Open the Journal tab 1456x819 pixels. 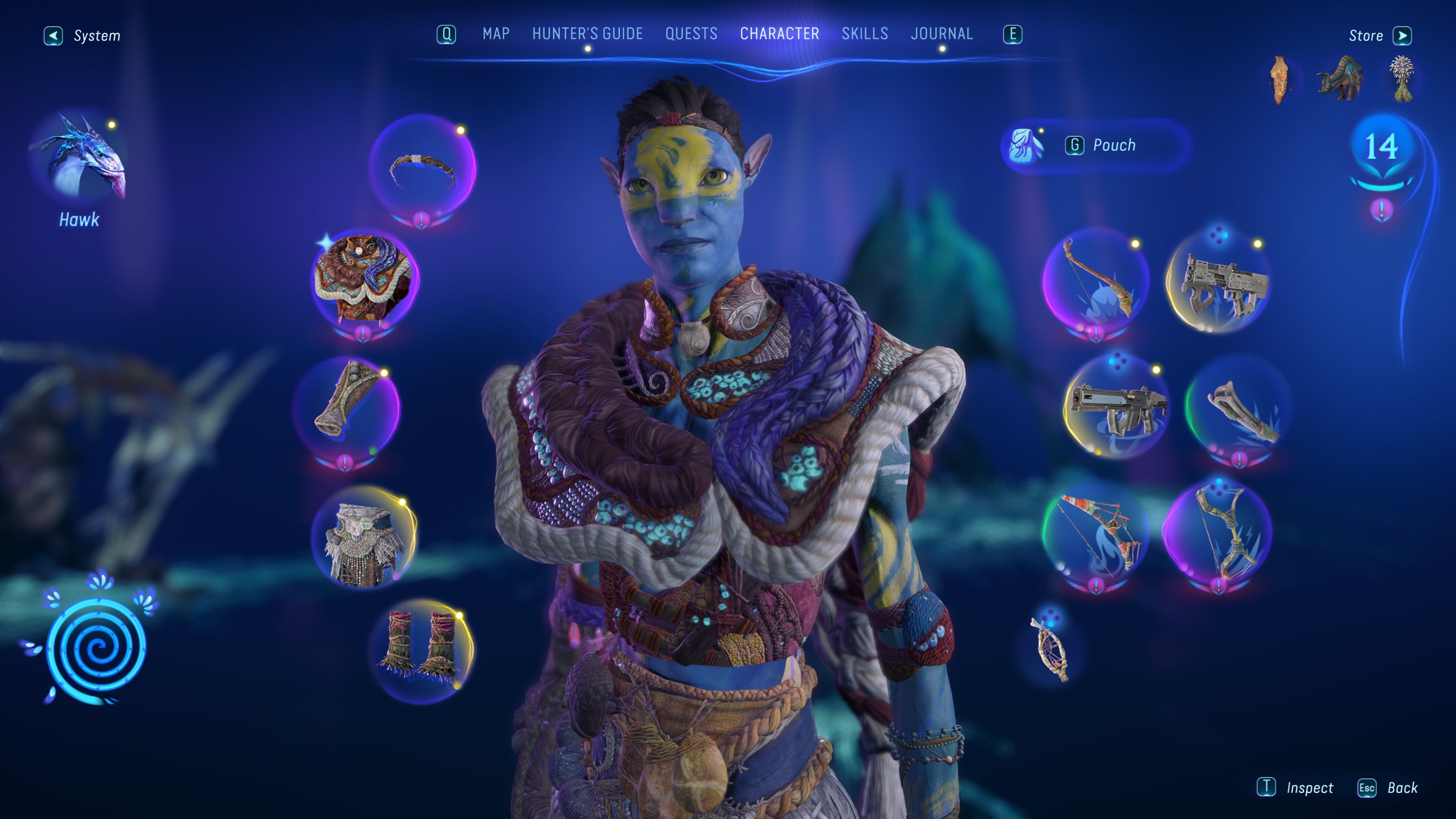[x=941, y=34]
